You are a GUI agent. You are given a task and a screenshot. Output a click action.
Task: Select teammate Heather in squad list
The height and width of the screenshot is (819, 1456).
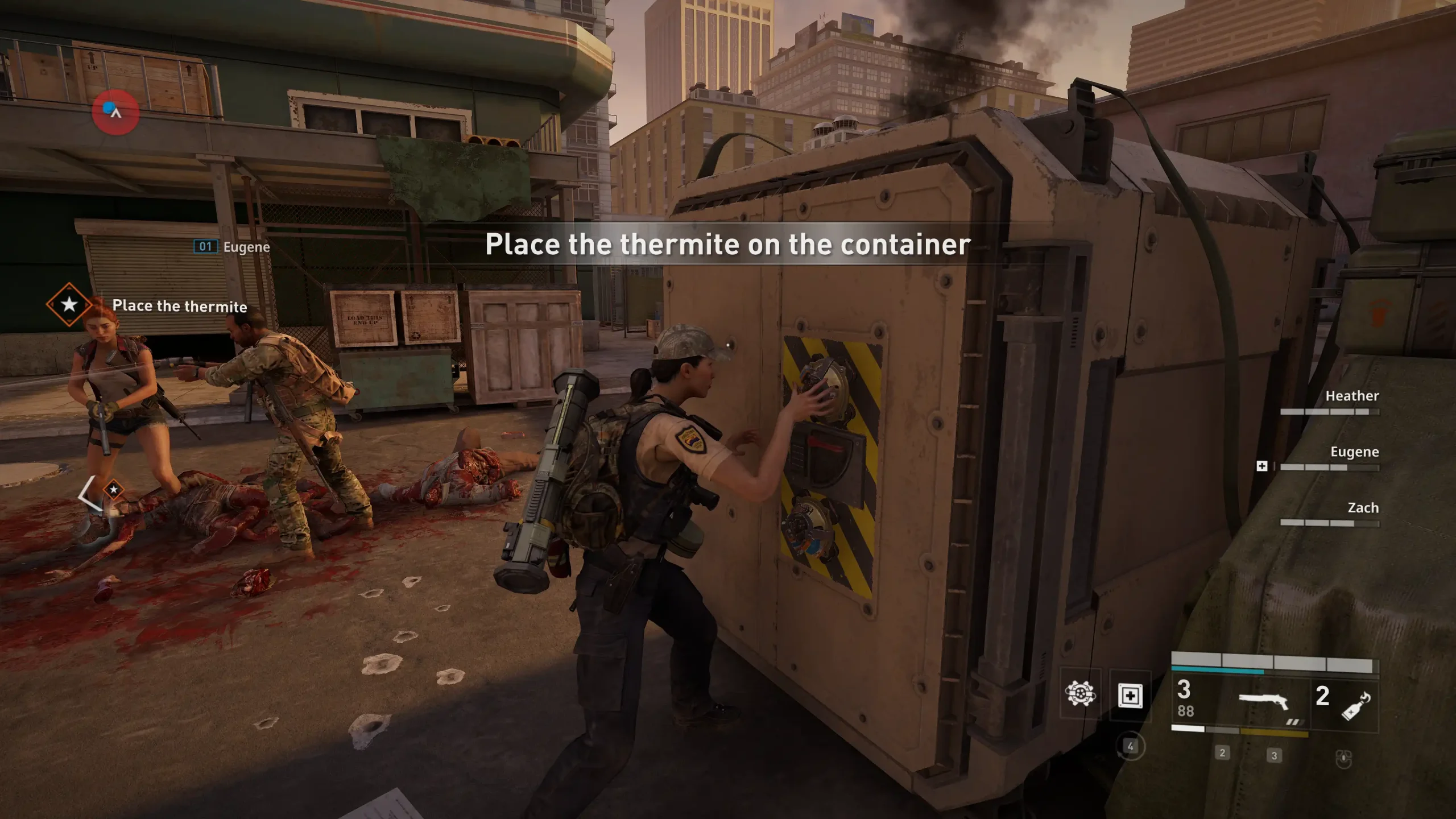(x=1351, y=396)
